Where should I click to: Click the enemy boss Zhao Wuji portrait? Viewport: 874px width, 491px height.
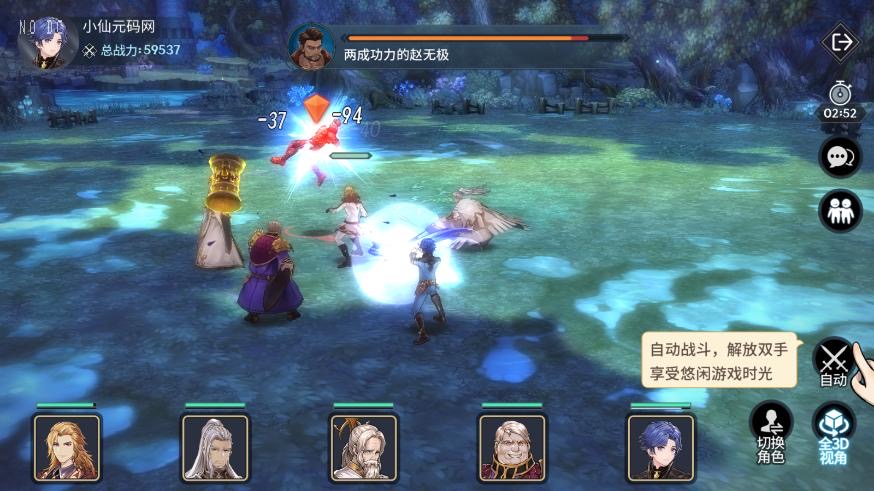(311, 46)
